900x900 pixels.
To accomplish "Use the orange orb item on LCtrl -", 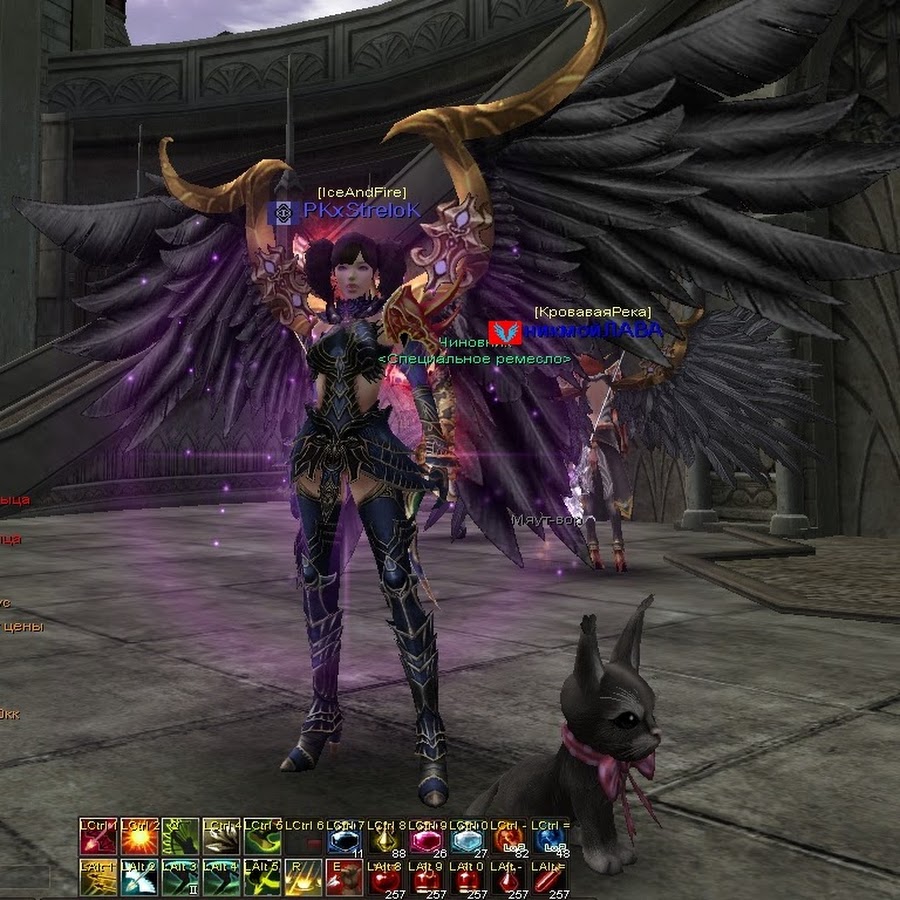I will click(x=509, y=840).
